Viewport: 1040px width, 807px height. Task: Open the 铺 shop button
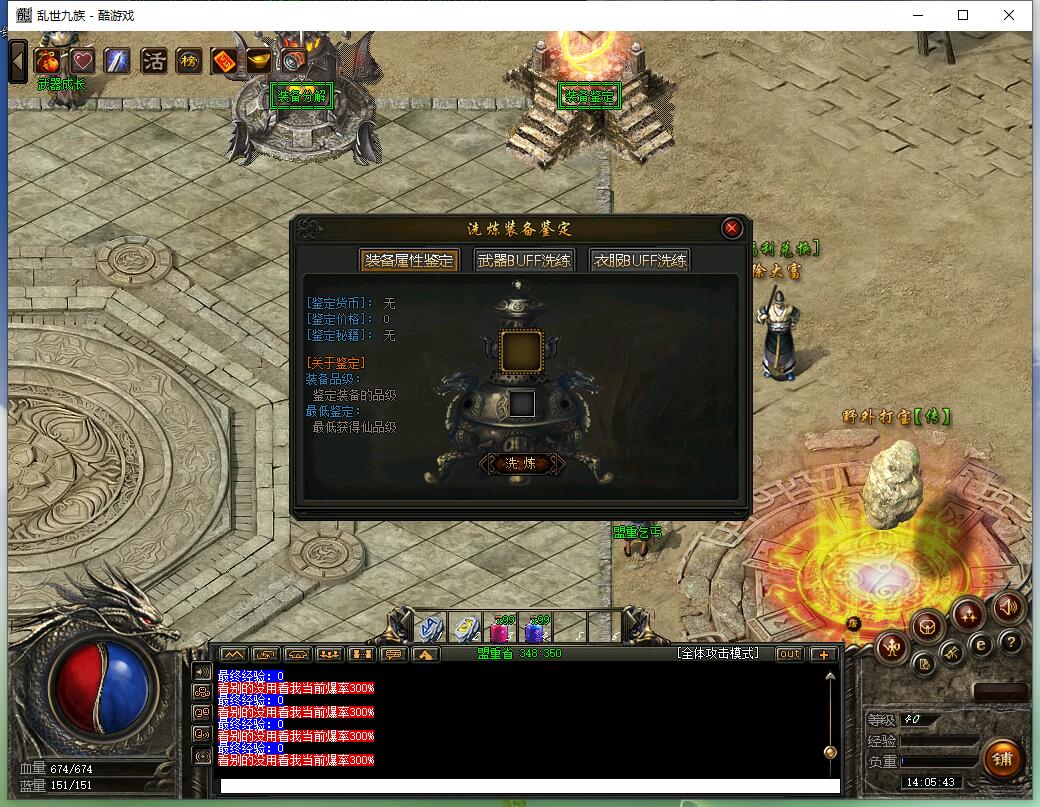click(1002, 759)
